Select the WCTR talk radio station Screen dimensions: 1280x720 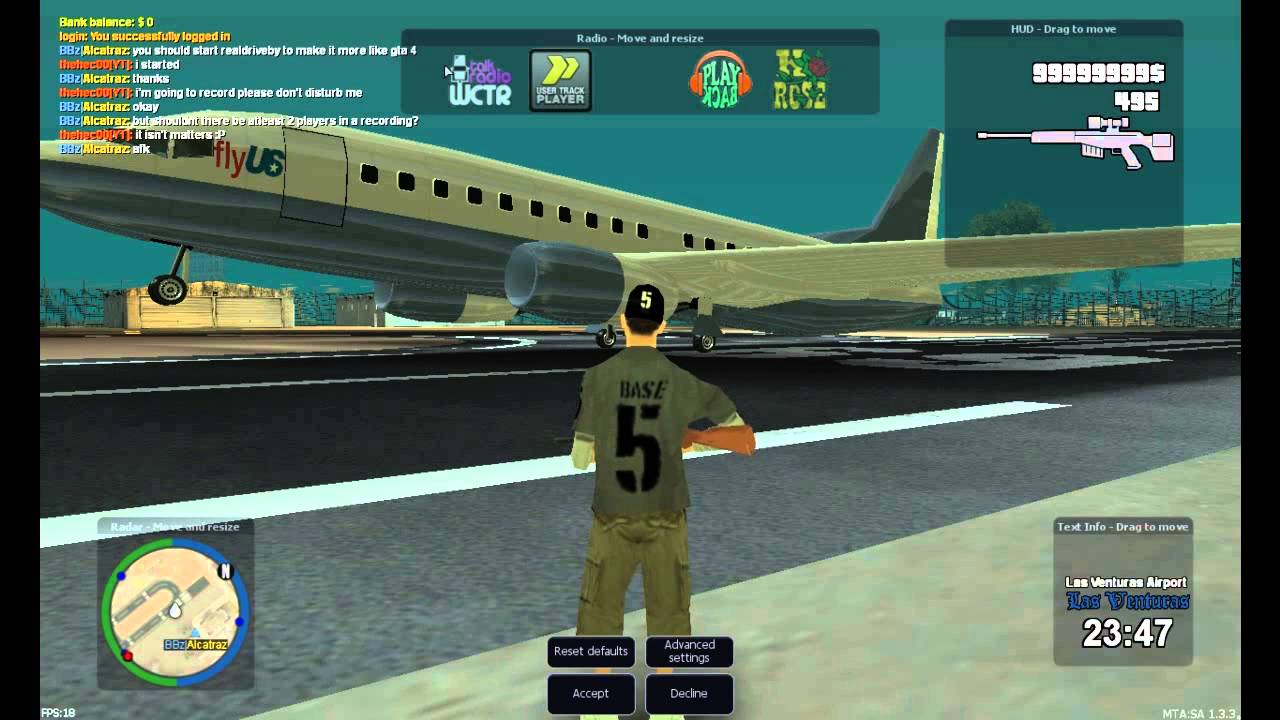pos(480,82)
